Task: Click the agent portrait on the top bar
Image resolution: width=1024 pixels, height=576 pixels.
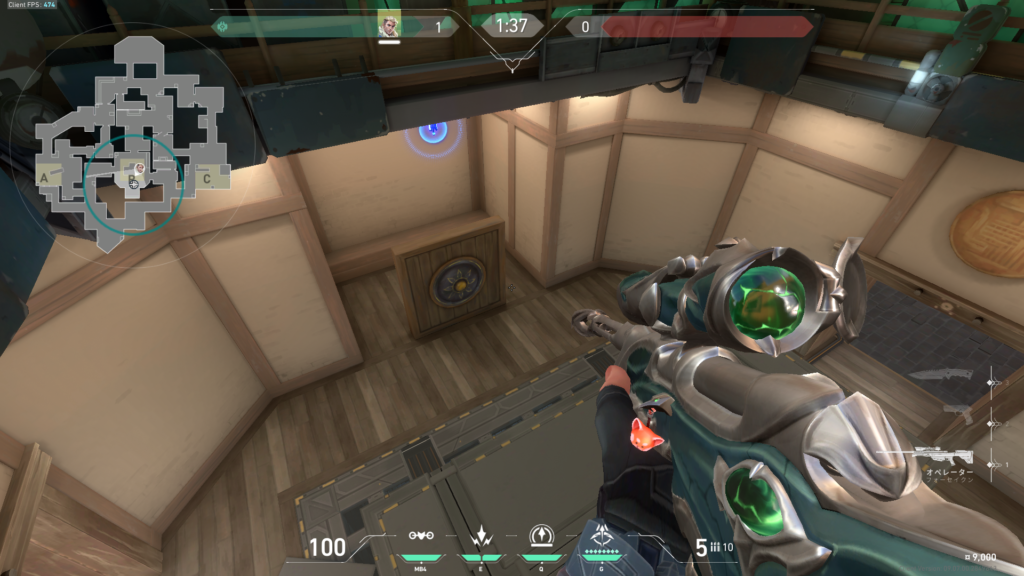Action: 389,26
